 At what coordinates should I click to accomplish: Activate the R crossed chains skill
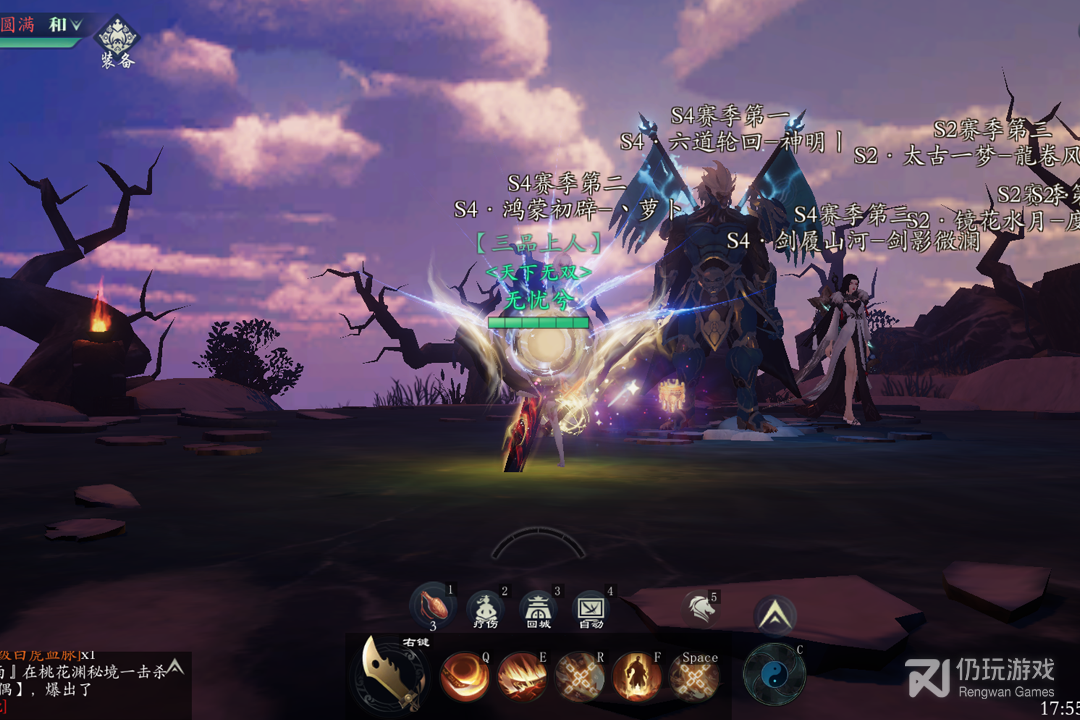(580, 677)
